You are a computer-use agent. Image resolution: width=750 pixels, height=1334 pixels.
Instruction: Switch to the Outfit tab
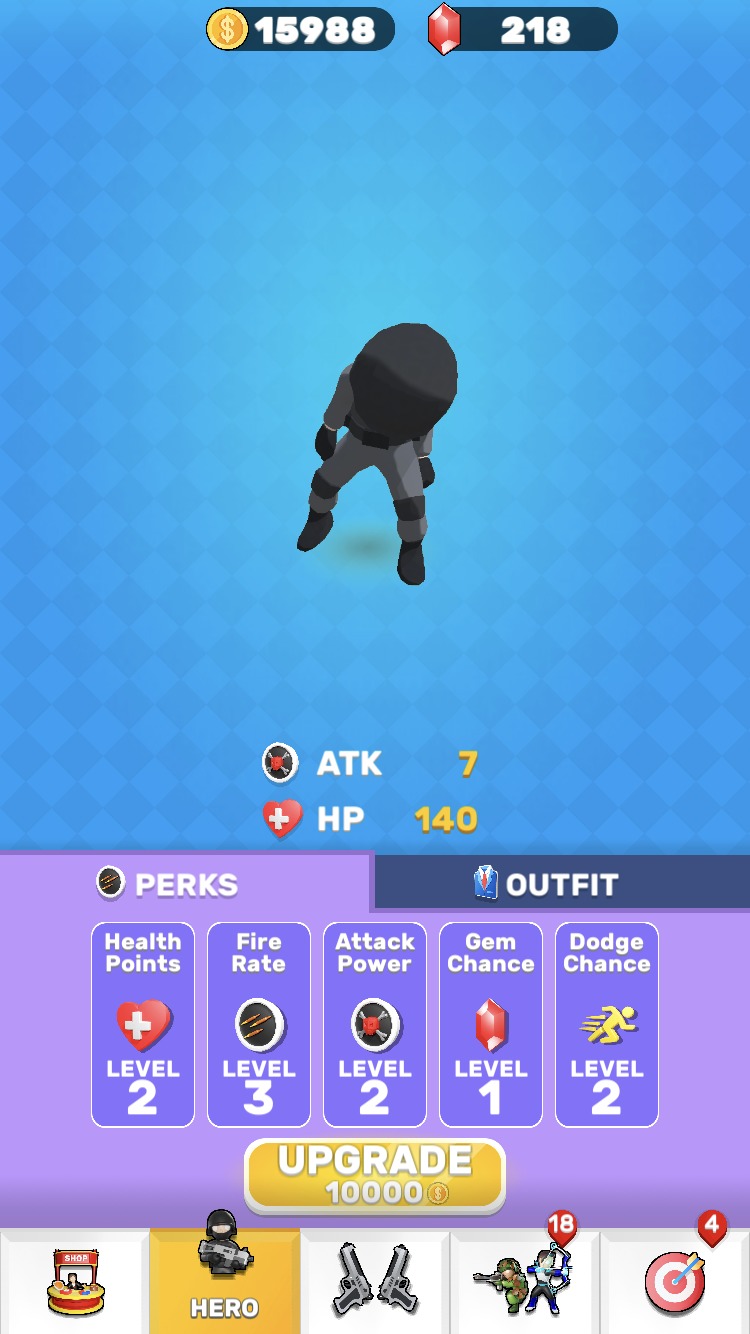[561, 884]
